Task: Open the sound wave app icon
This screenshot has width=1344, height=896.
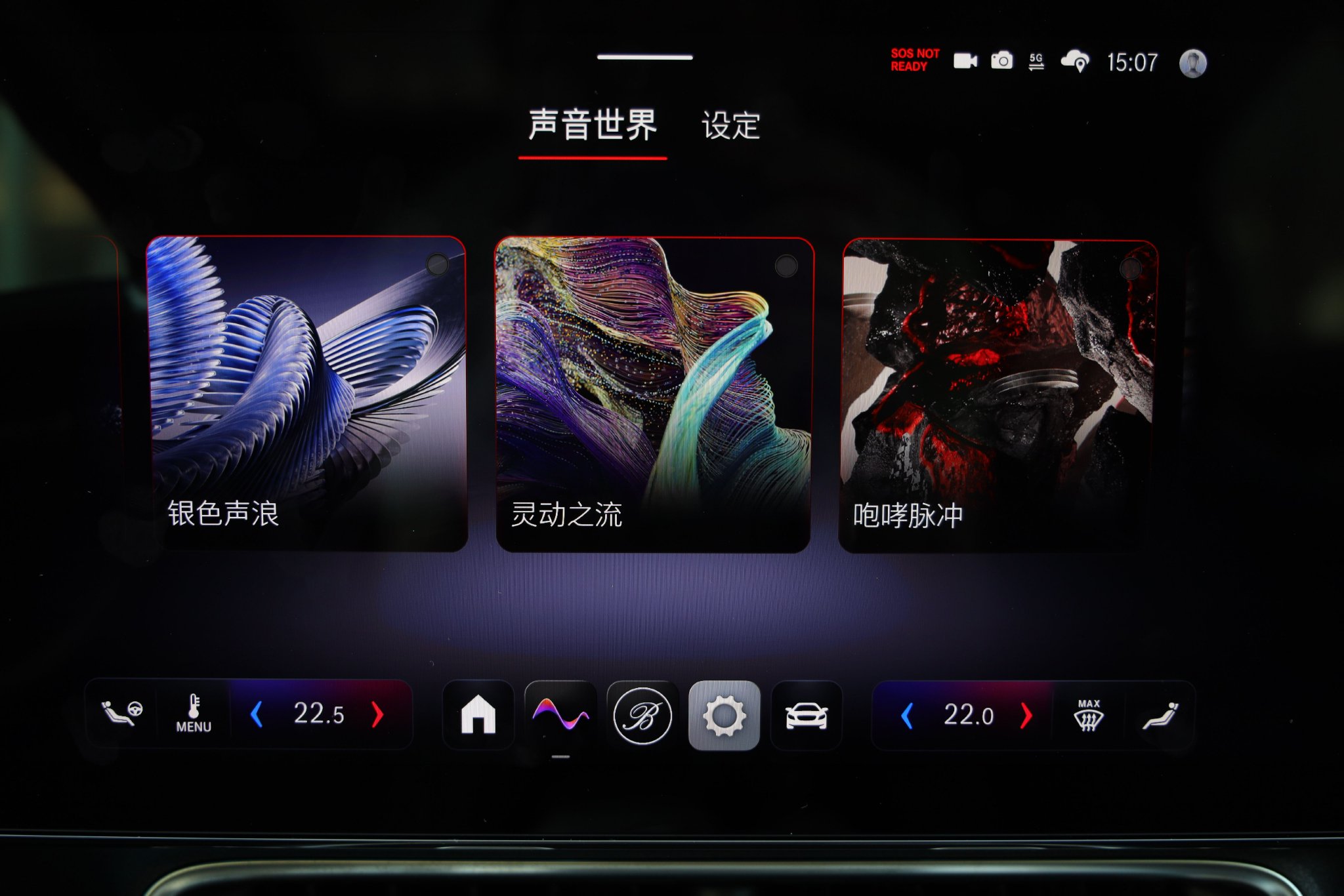Action: click(560, 714)
